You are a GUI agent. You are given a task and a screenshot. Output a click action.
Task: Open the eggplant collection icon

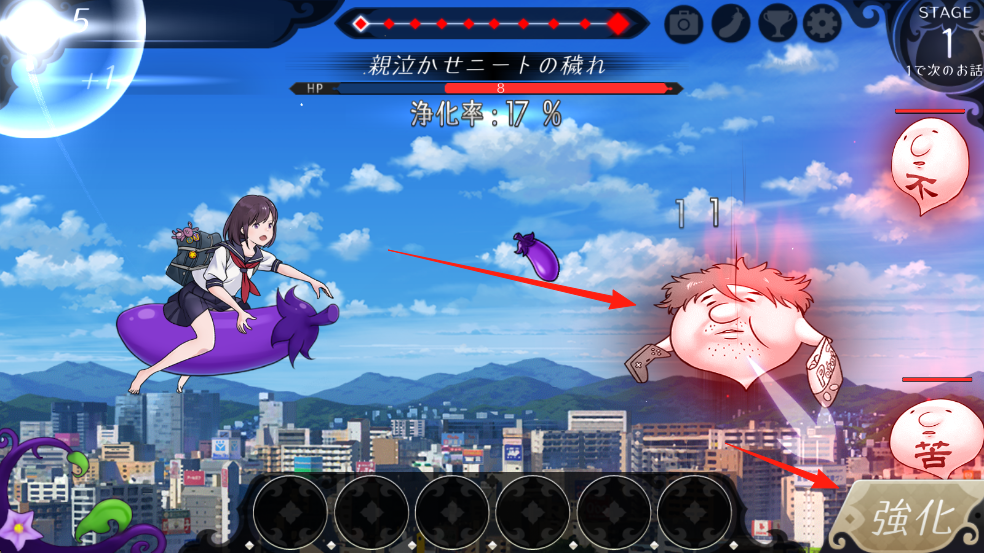[x=731, y=23]
